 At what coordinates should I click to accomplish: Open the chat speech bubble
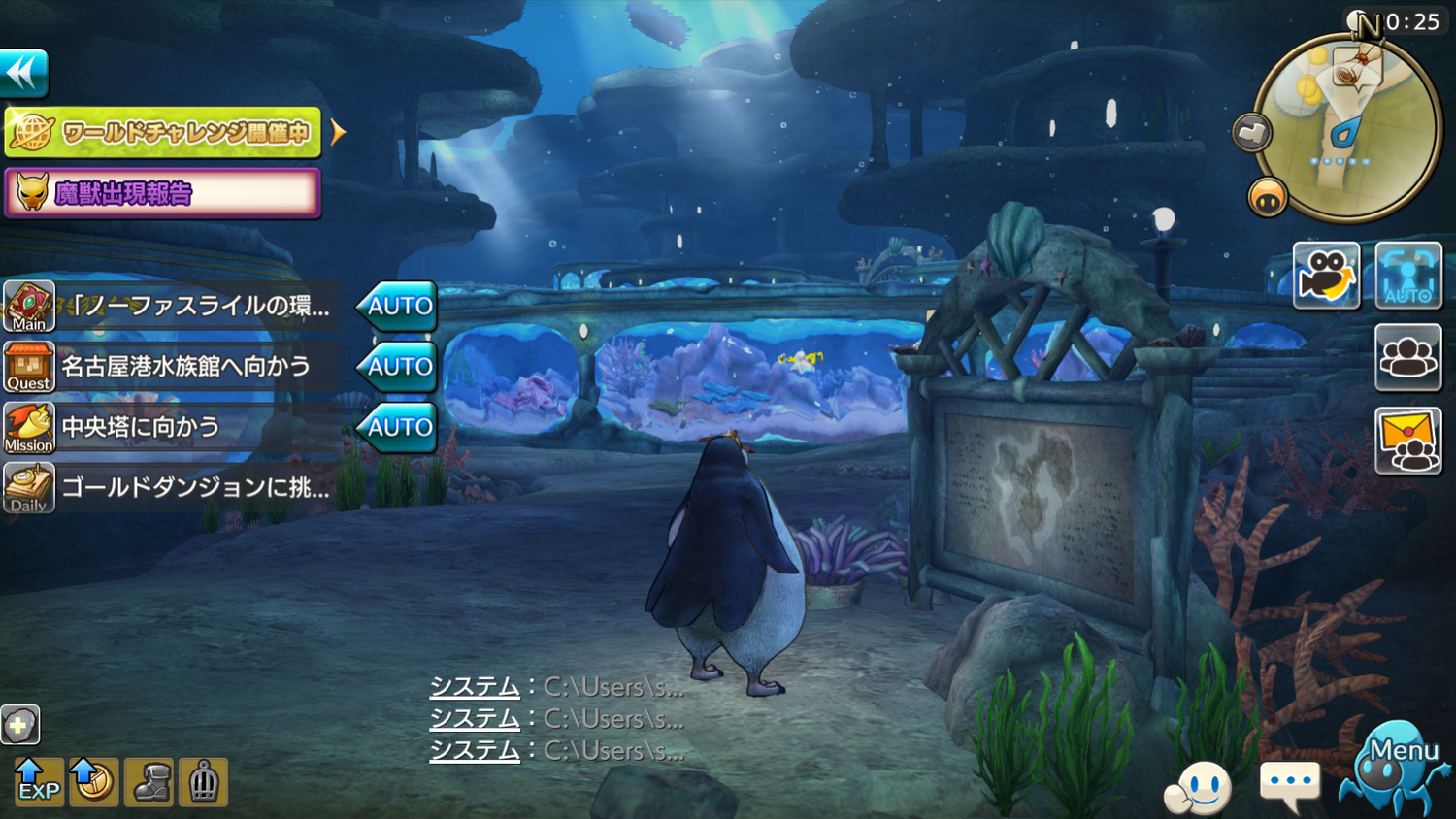pos(1289,783)
